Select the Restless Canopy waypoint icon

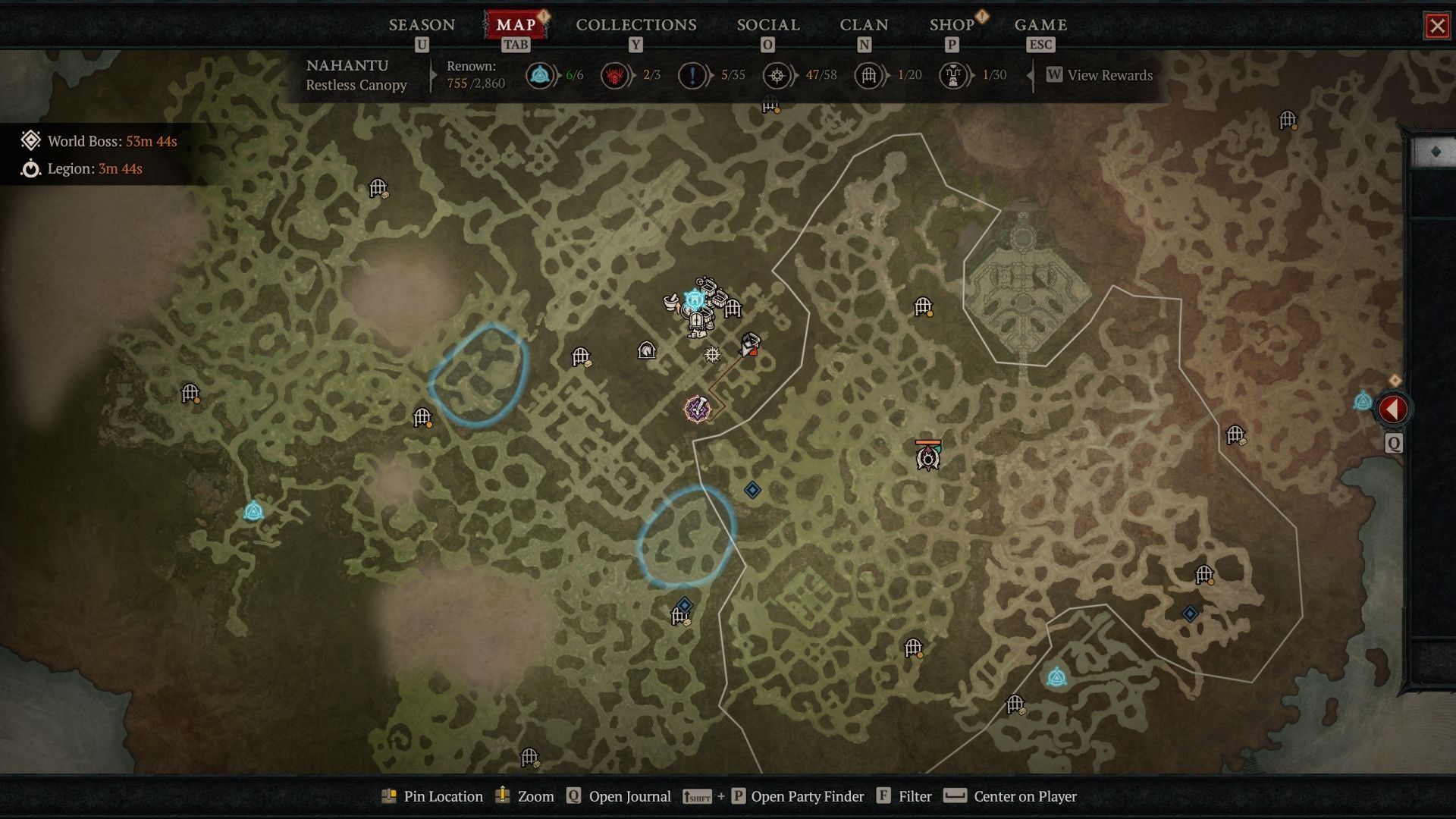tap(695, 300)
